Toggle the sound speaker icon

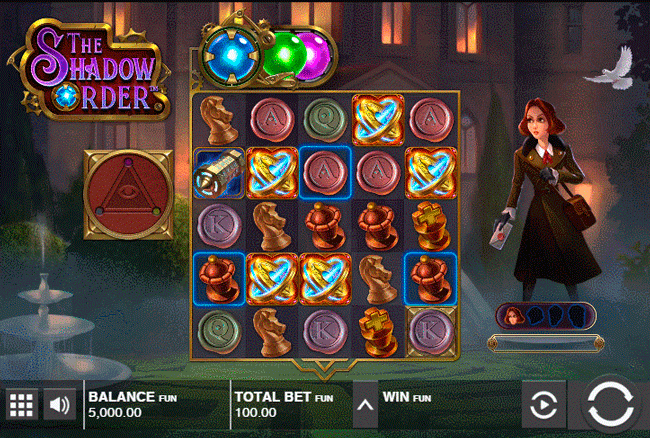[60, 405]
